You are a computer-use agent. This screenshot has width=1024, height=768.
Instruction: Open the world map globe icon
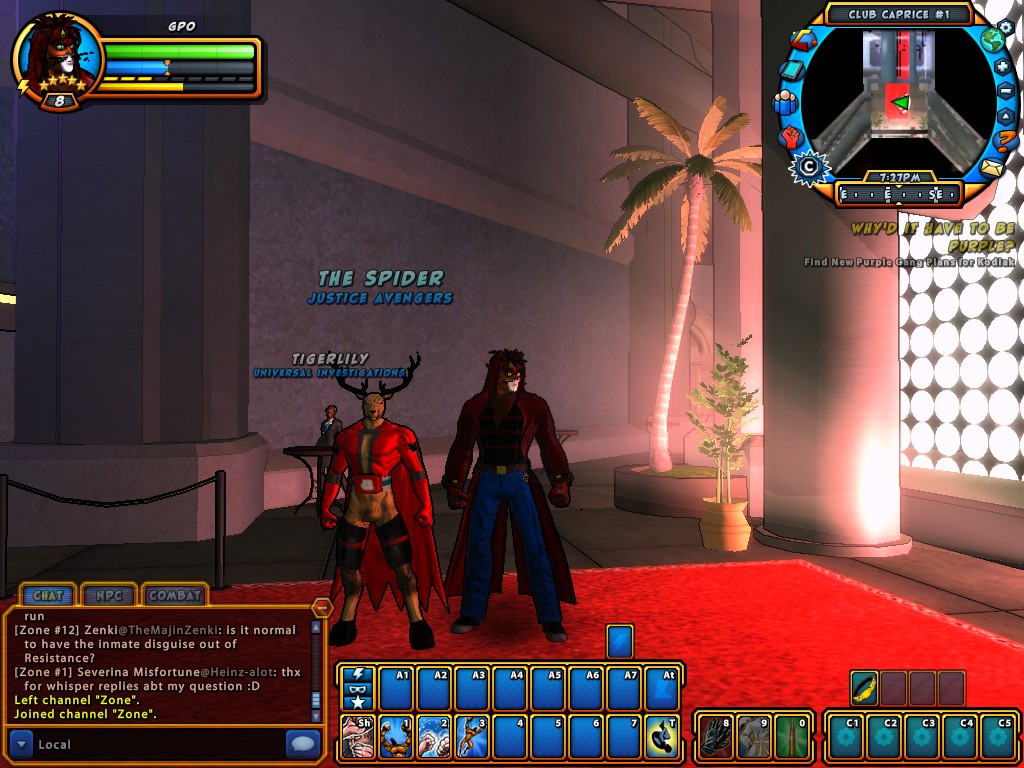click(x=992, y=41)
